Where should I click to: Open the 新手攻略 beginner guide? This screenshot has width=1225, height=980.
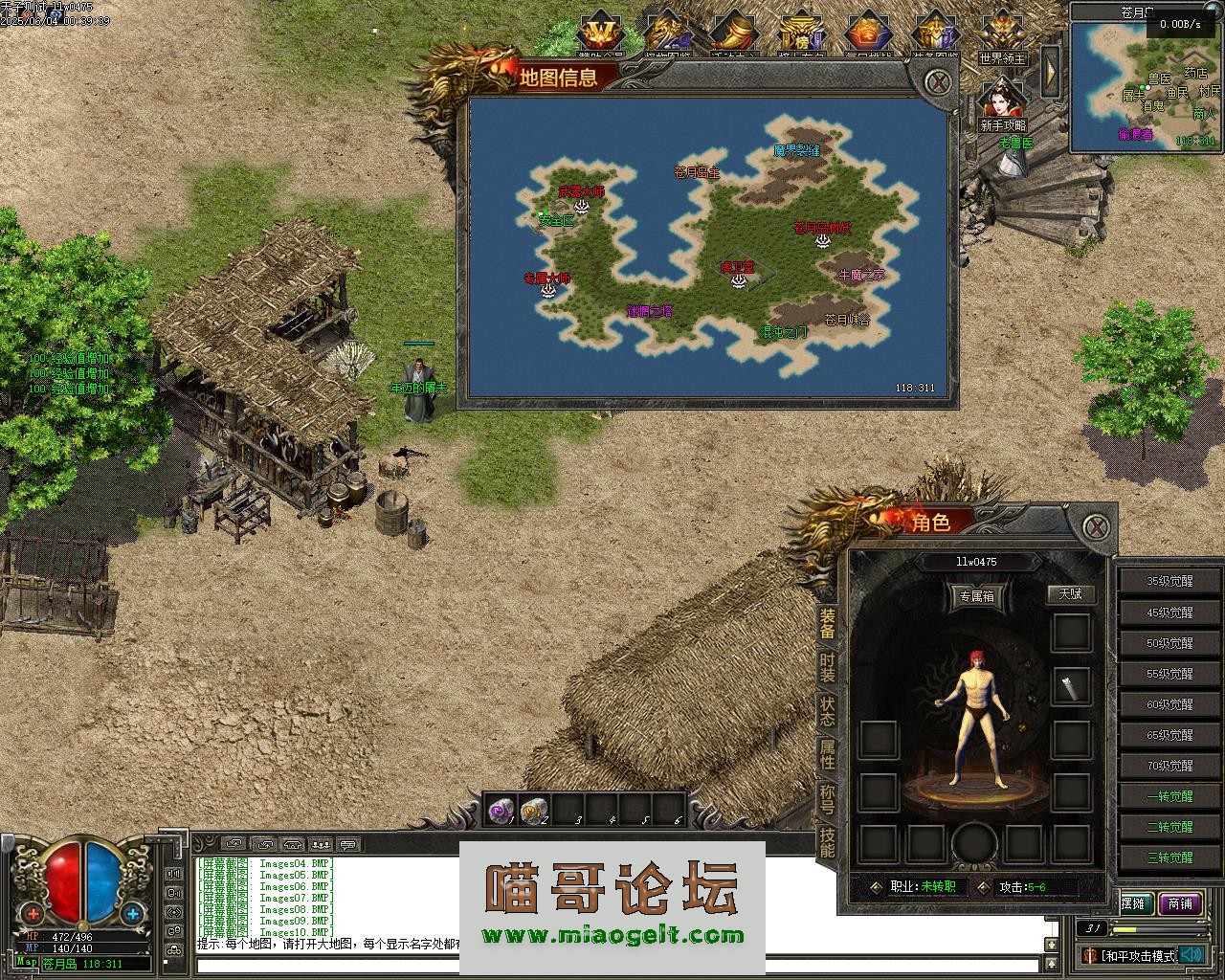[x=1002, y=105]
